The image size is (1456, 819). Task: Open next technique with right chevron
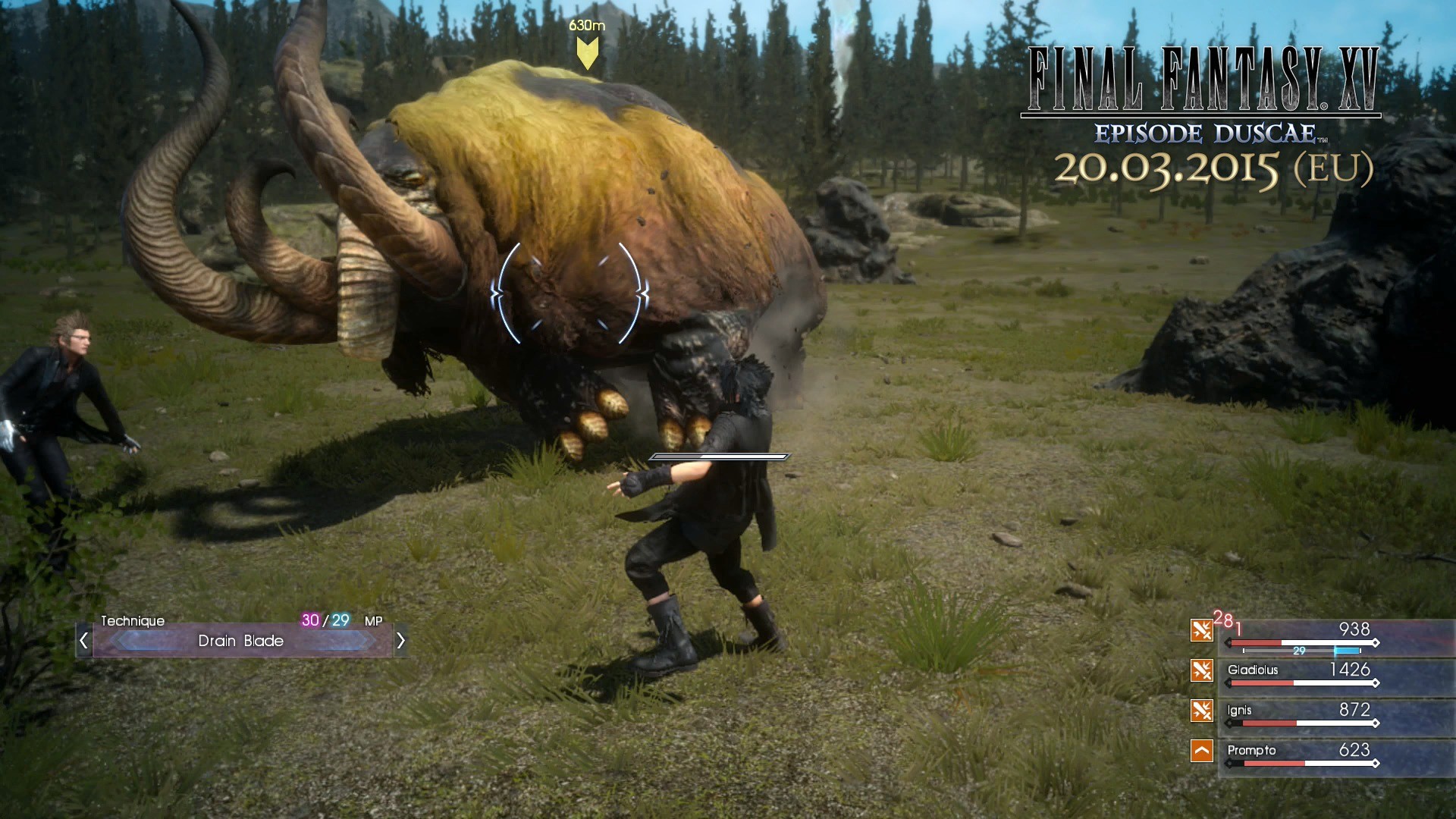pos(403,642)
